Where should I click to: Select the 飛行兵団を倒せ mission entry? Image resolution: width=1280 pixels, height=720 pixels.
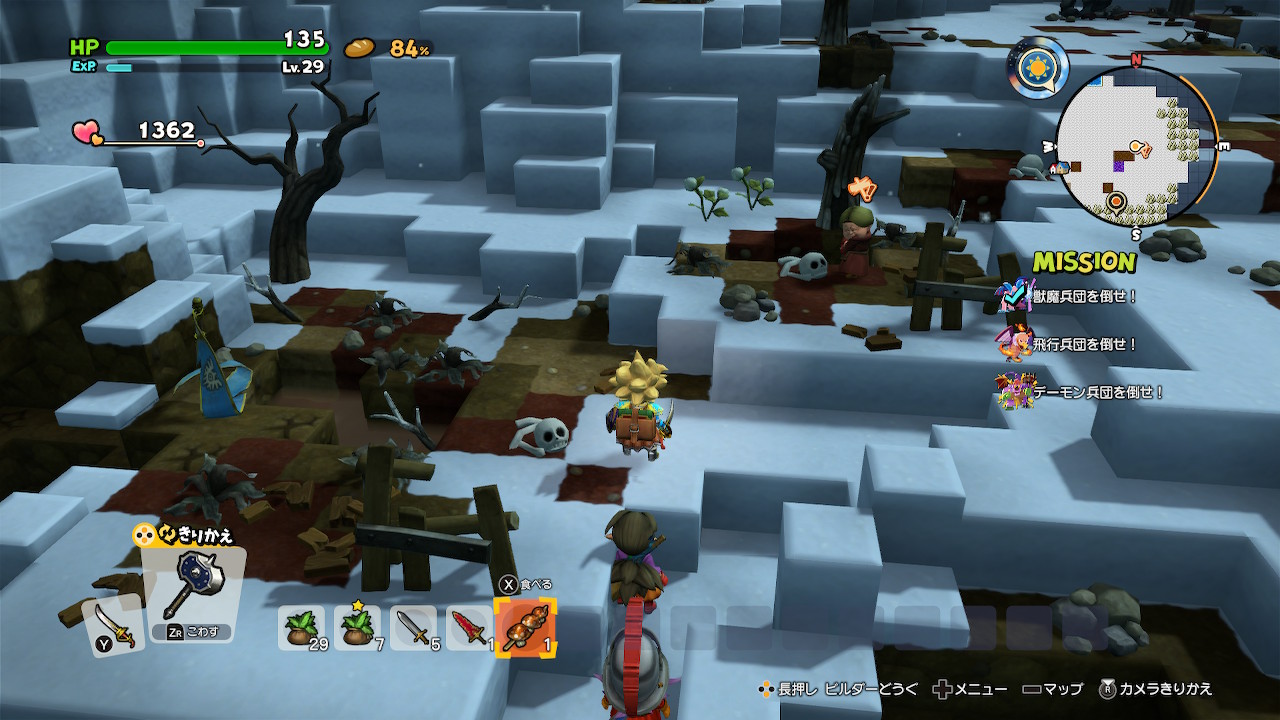point(1085,344)
